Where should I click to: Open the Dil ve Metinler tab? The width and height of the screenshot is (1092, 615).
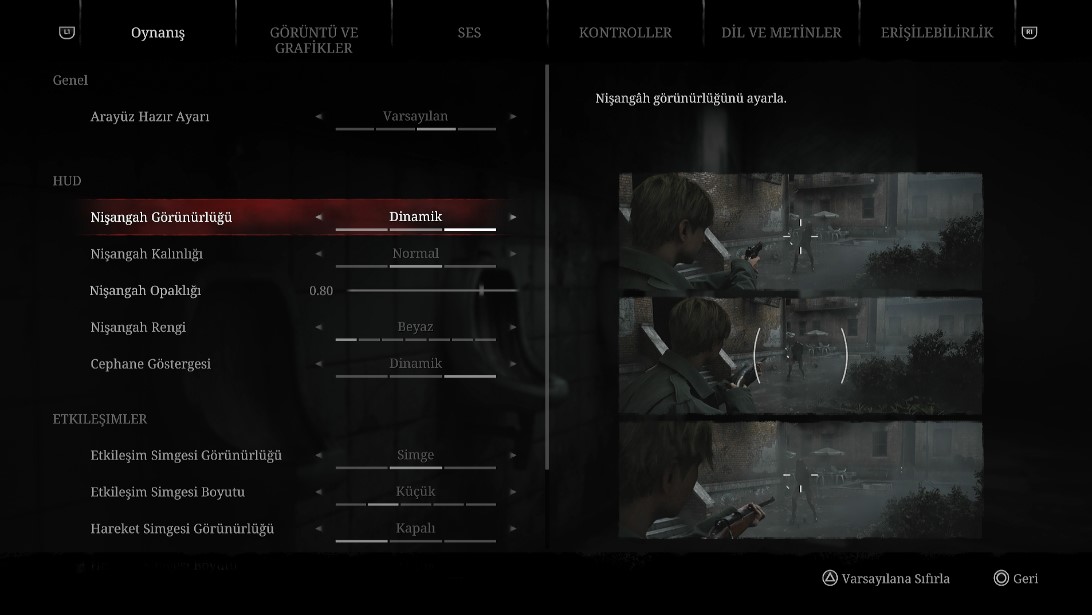pyautogui.click(x=781, y=33)
